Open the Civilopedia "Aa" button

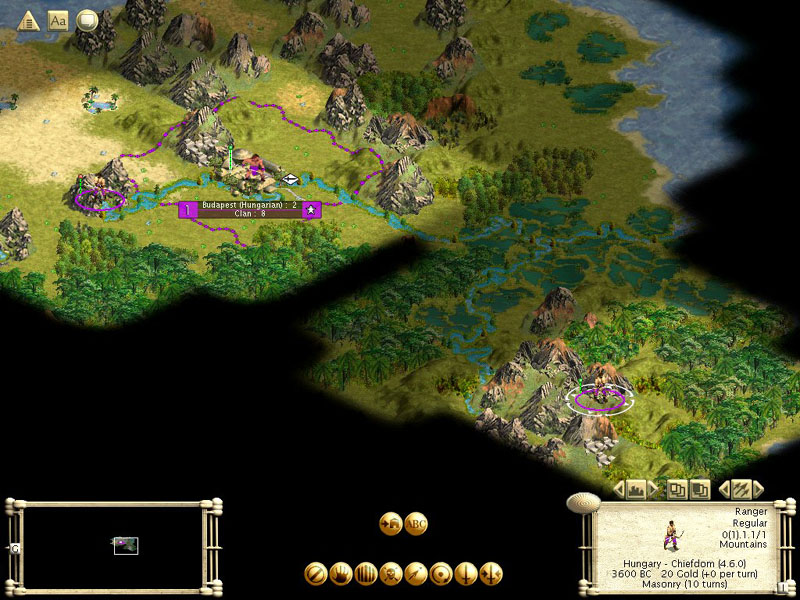click(x=58, y=20)
